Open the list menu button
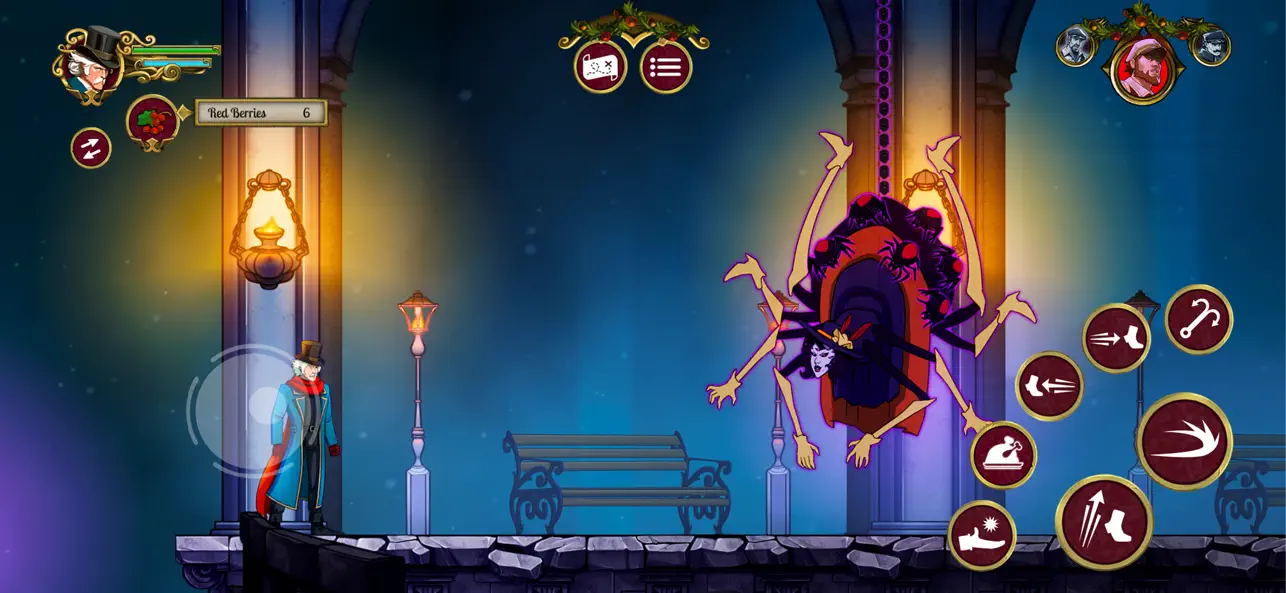Image resolution: width=1286 pixels, height=593 pixels. pyautogui.click(x=666, y=68)
